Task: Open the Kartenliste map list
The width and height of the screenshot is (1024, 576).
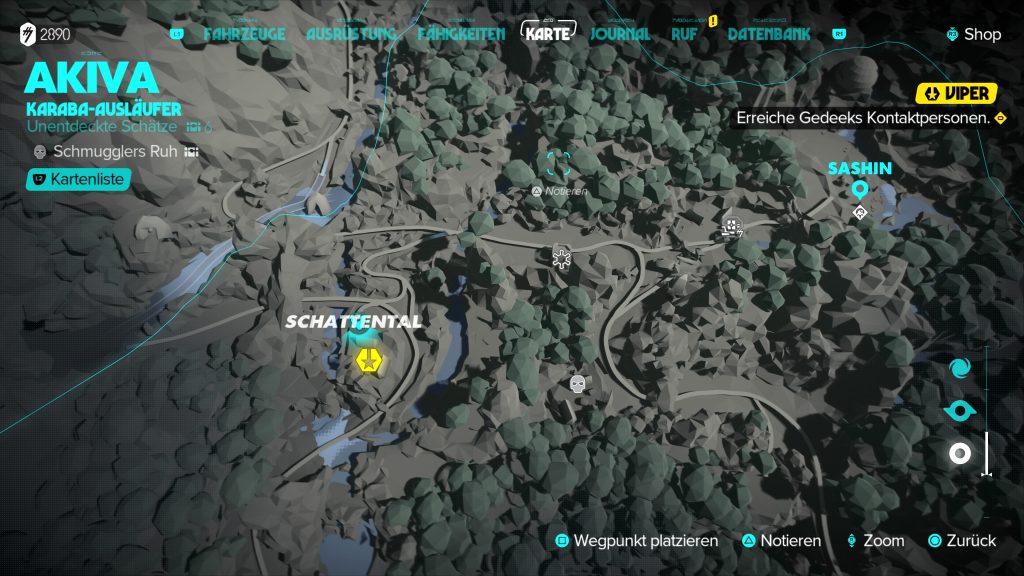Action: click(x=78, y=179)
